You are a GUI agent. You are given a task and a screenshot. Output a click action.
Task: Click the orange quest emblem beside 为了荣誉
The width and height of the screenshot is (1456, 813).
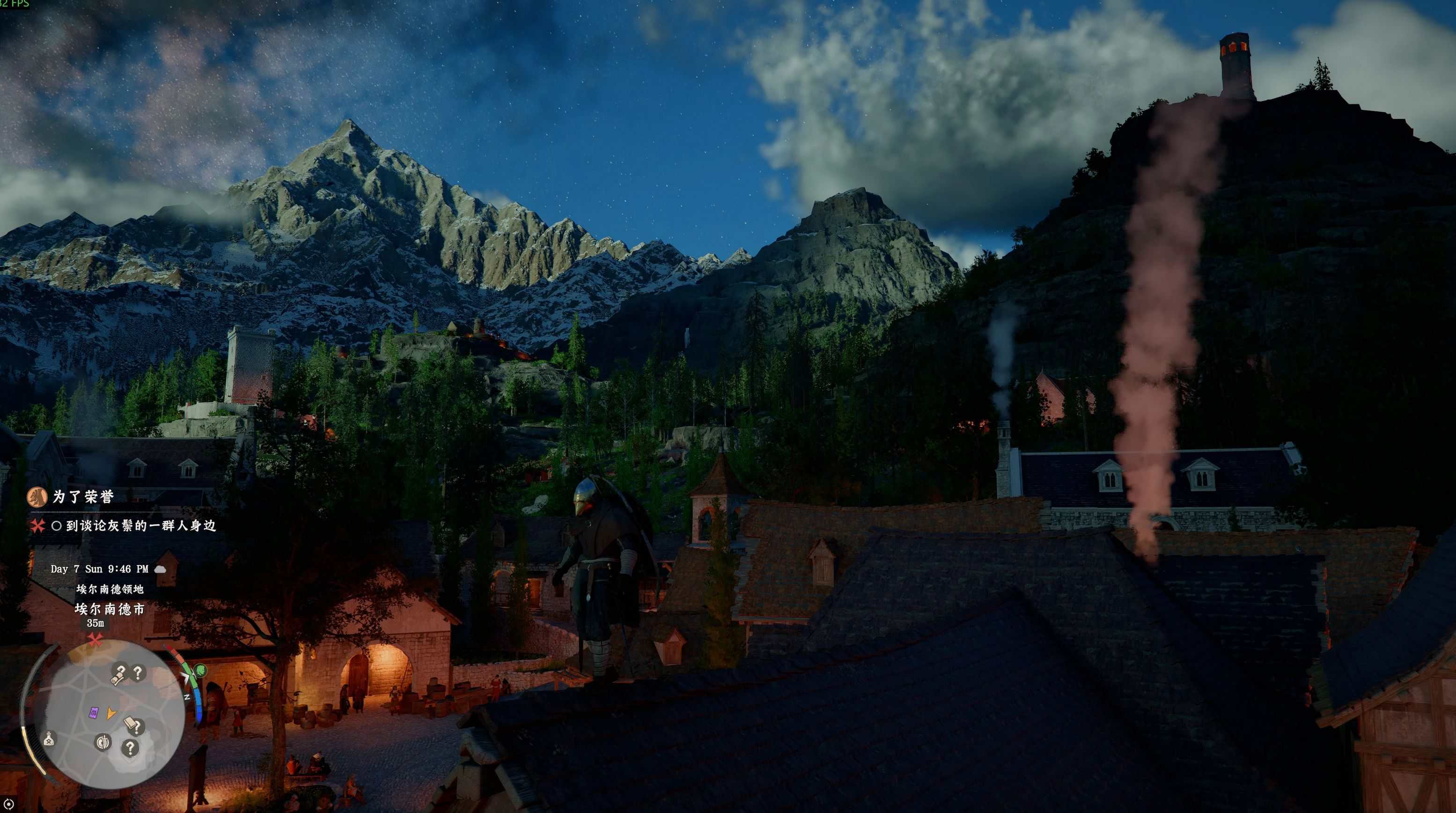tap(37, 497)
